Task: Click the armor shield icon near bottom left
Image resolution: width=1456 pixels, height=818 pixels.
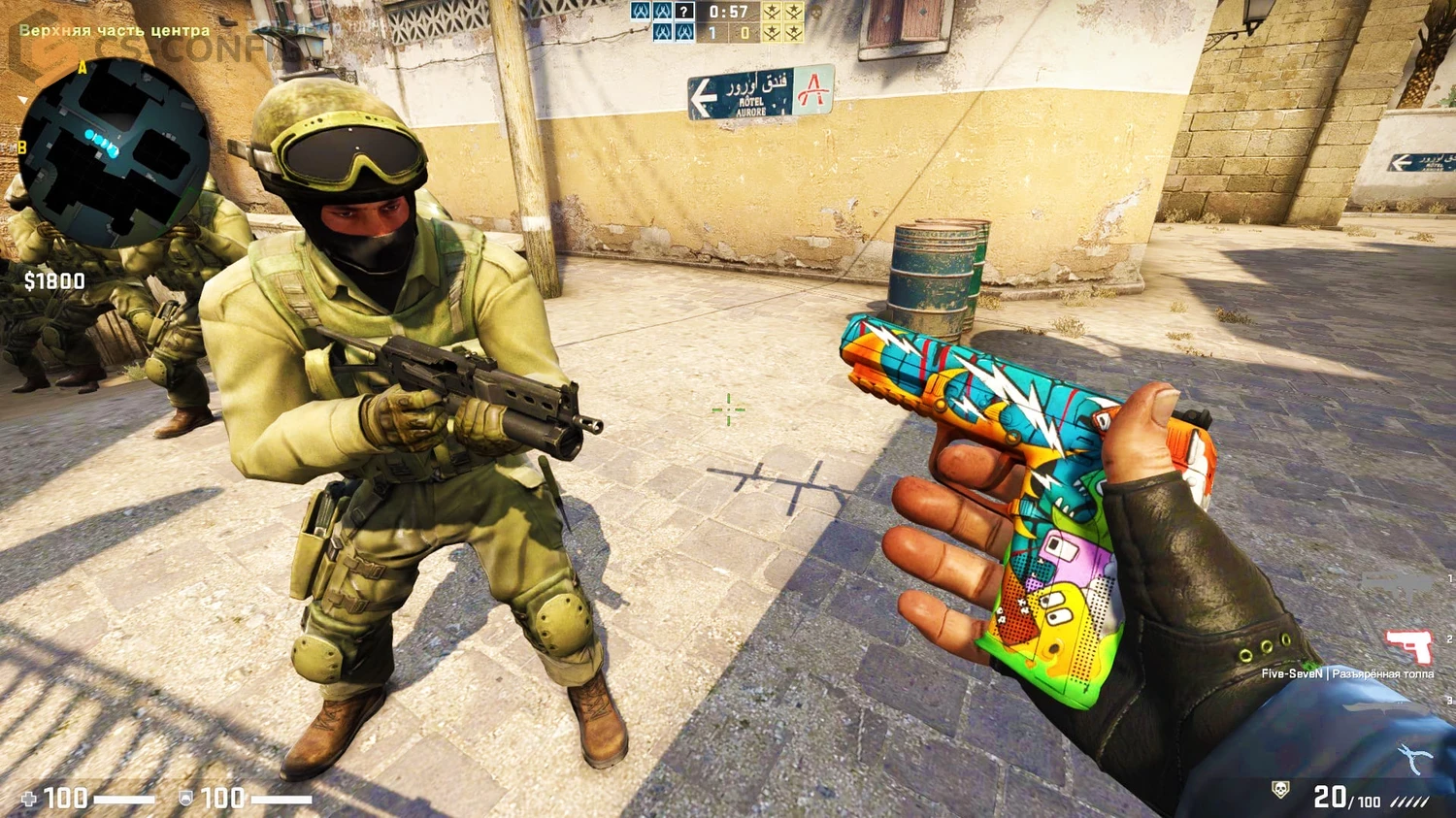Action: pyautogui.click(x=184, y=798)
